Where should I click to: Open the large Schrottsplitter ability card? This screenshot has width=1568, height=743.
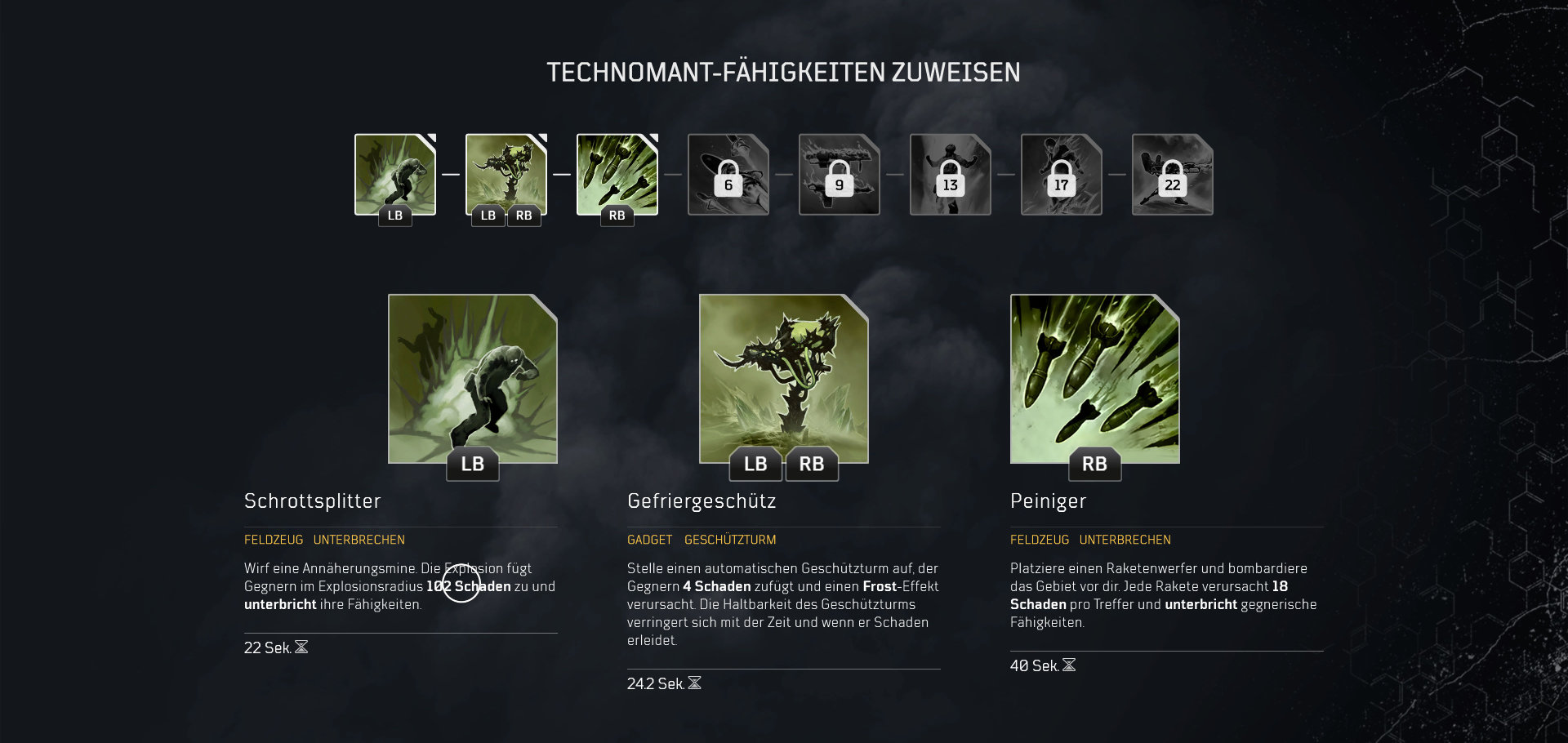point(473,378)
